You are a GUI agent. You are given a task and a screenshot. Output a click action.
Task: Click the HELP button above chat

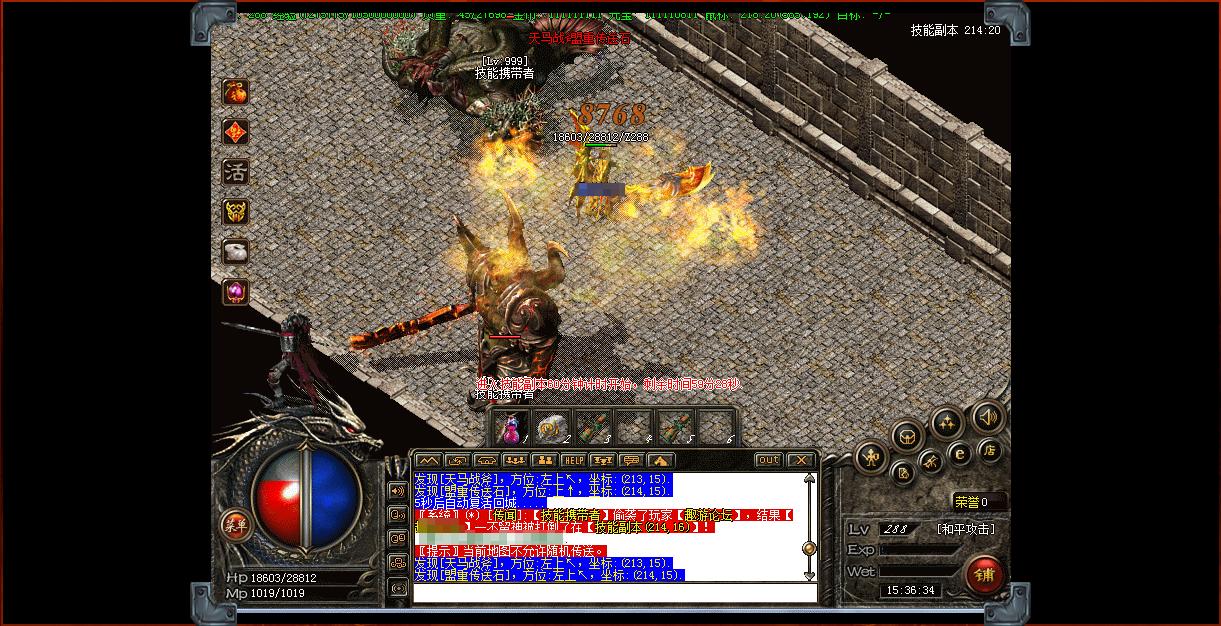573,460
